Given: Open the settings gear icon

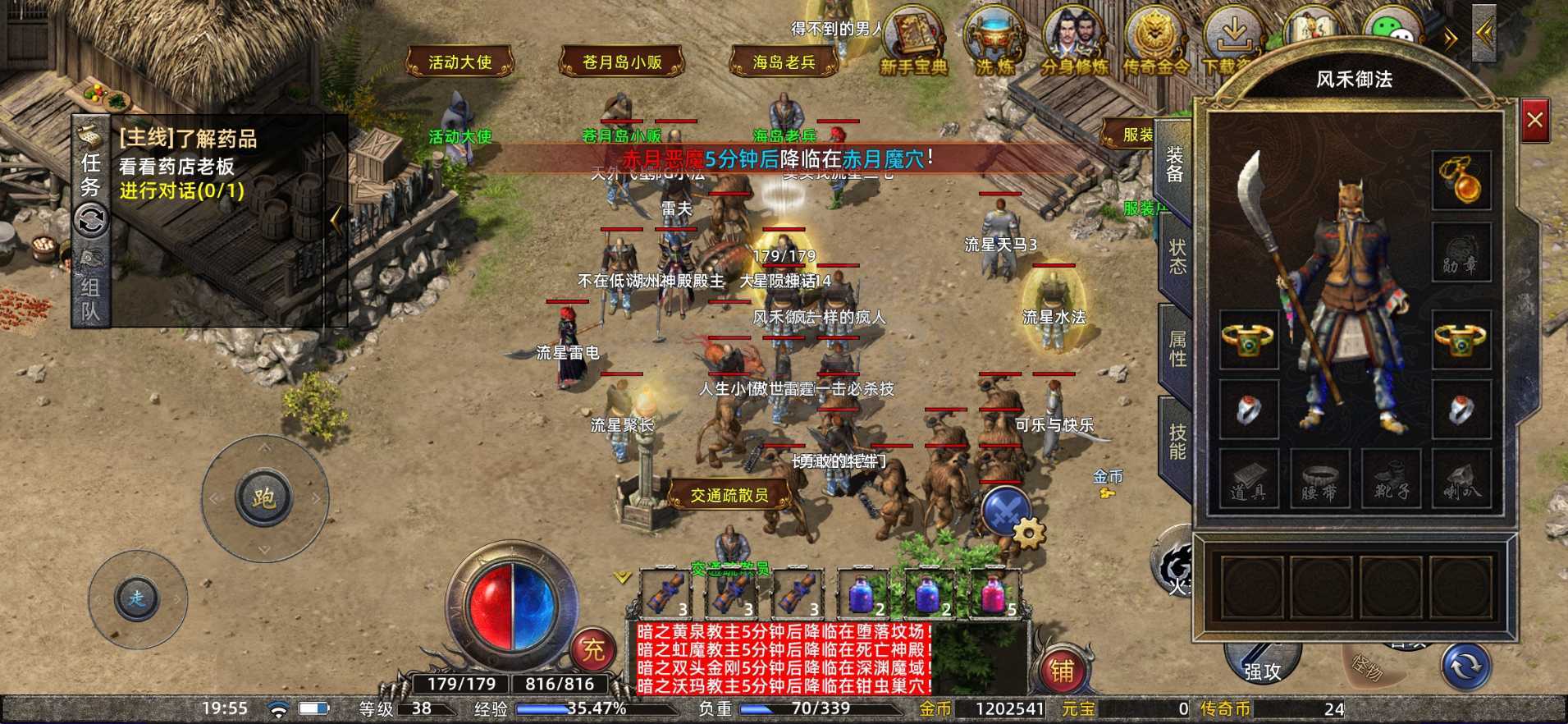Looking at the screenshot, I should [1026, 534].
